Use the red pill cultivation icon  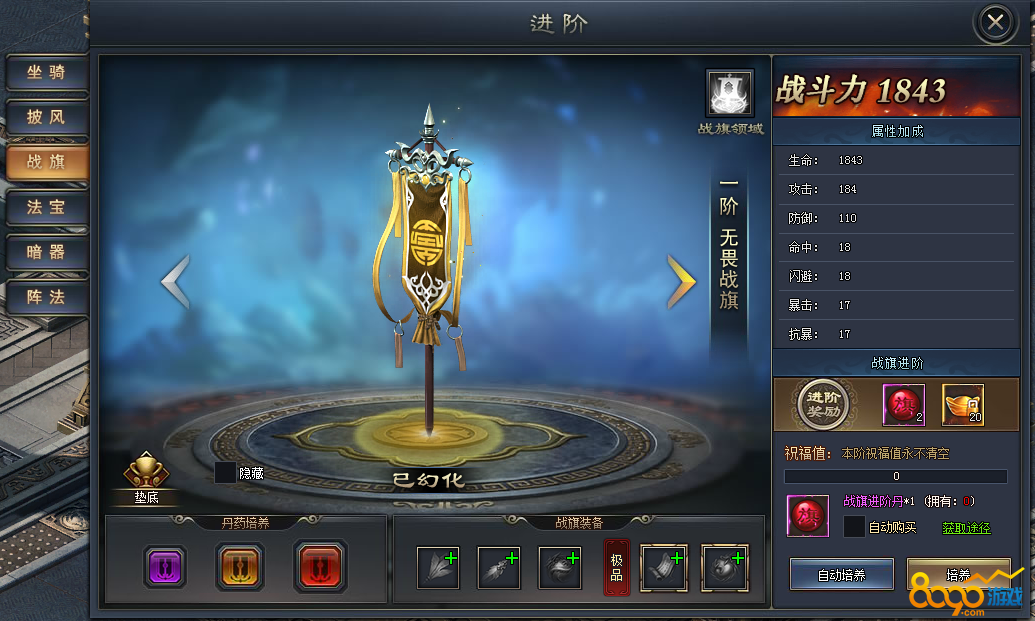(x=320, y=567)
